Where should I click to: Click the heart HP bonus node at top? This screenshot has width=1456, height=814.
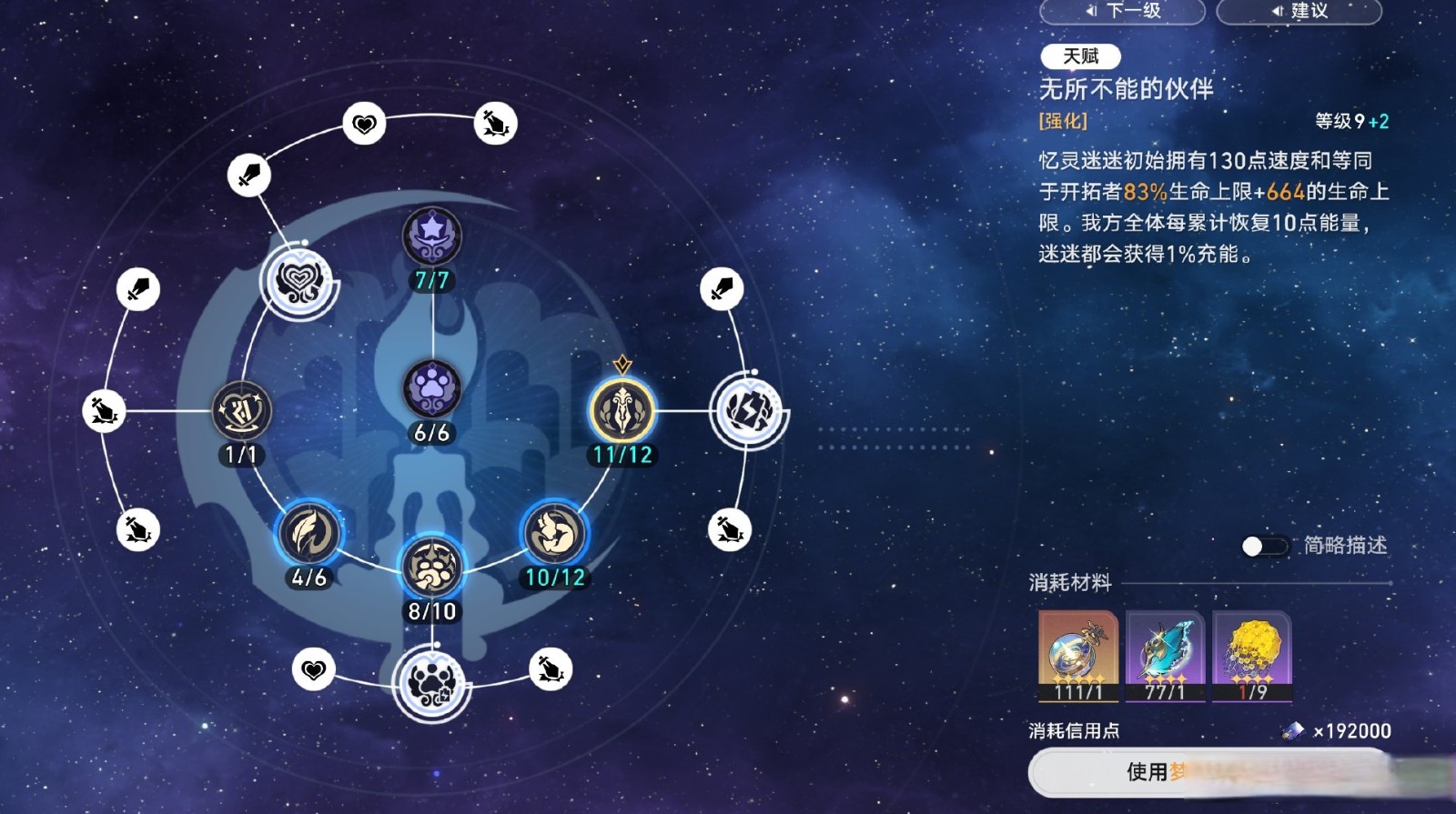pos(365,121)
